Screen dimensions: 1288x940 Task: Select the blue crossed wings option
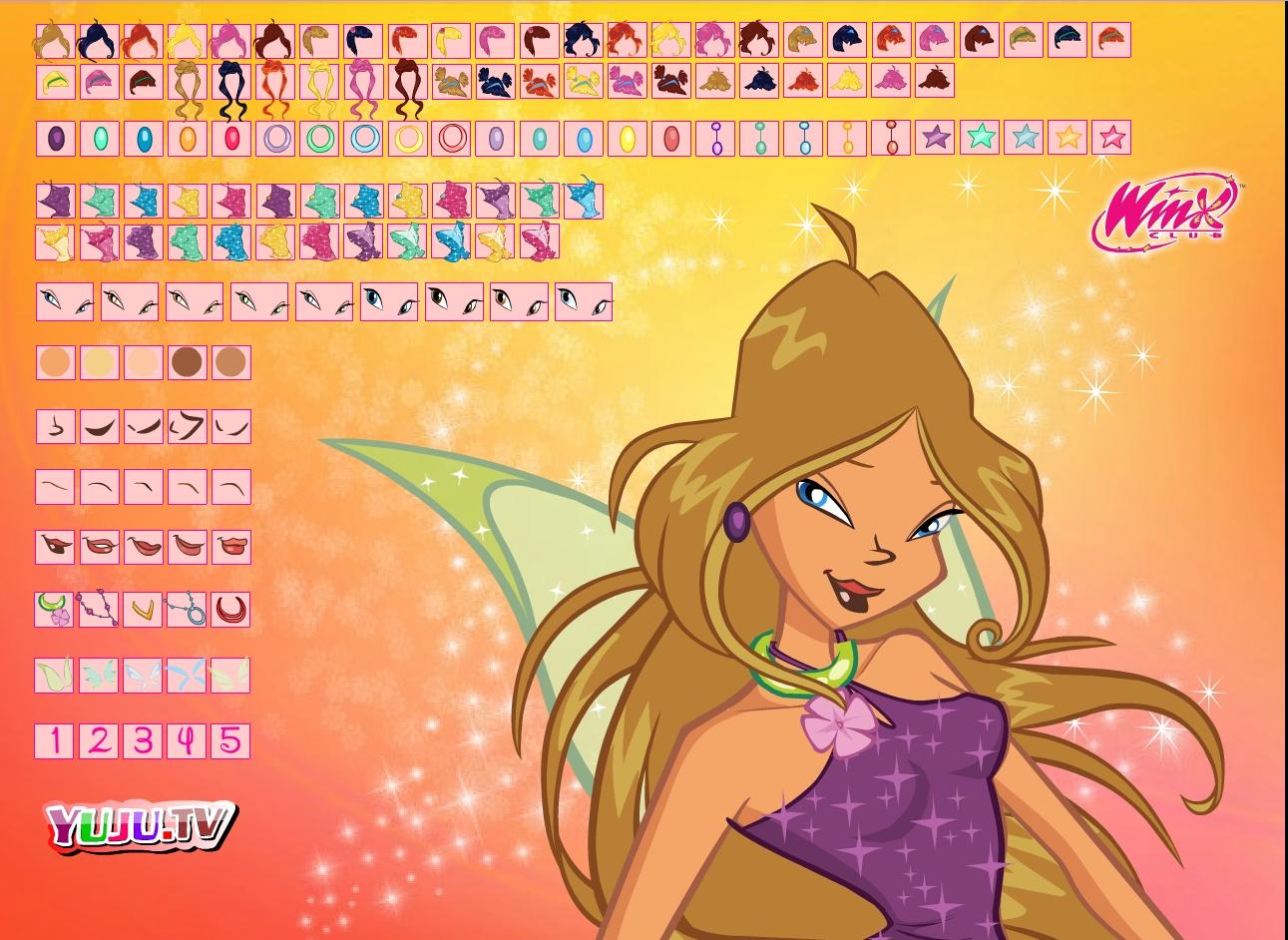(x=187, y=675)
